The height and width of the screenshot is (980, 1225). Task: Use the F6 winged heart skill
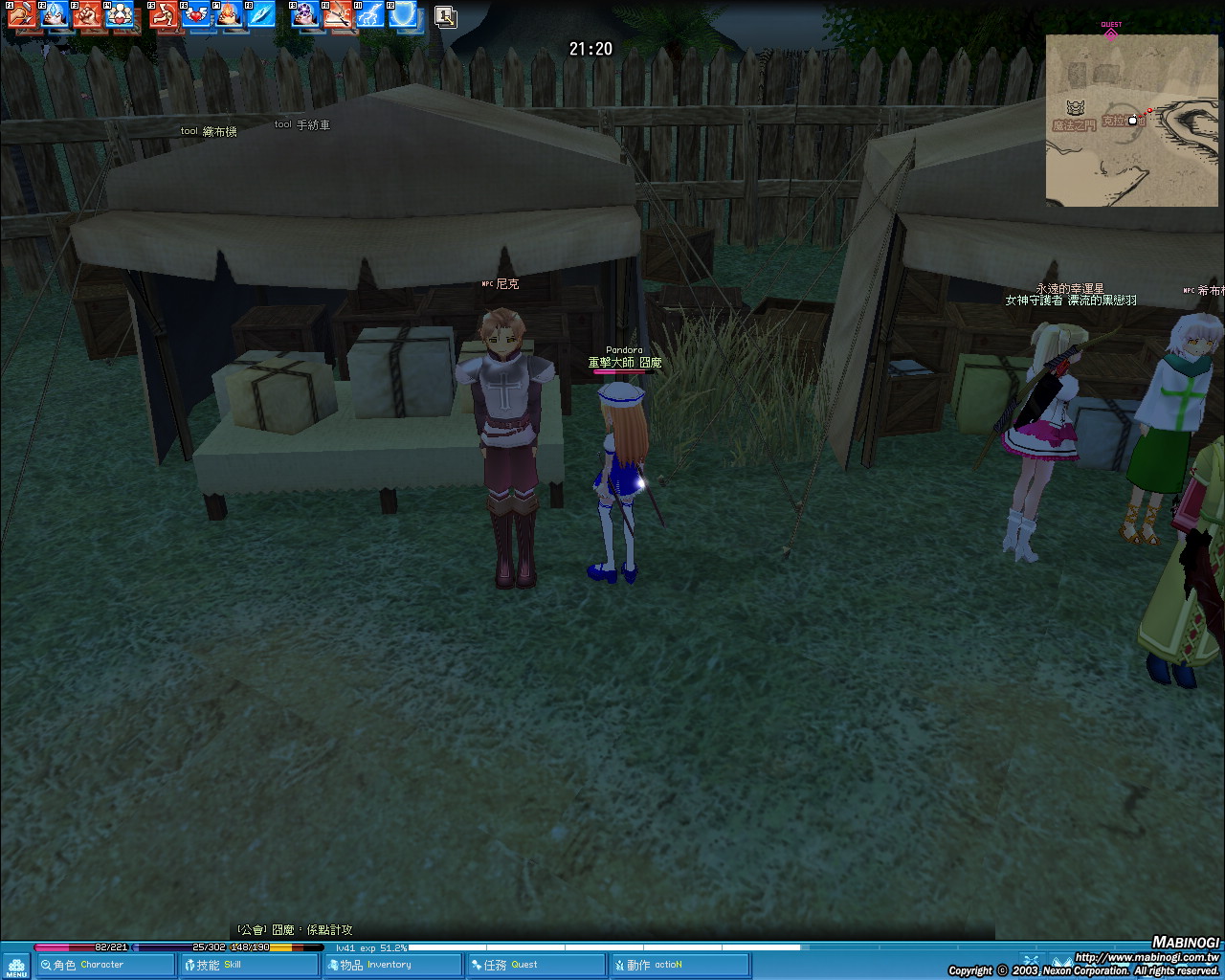197,14
